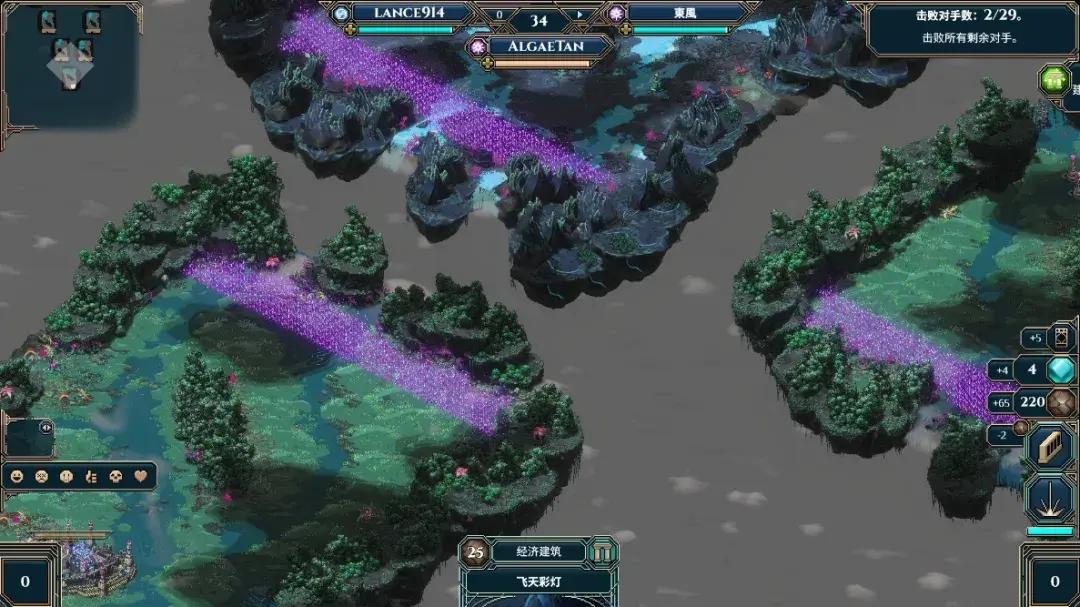The width and height of the screenshot is (1080, 607).
Task: Click the play arrow beside the turn counter
Action: tap(578, 15)
